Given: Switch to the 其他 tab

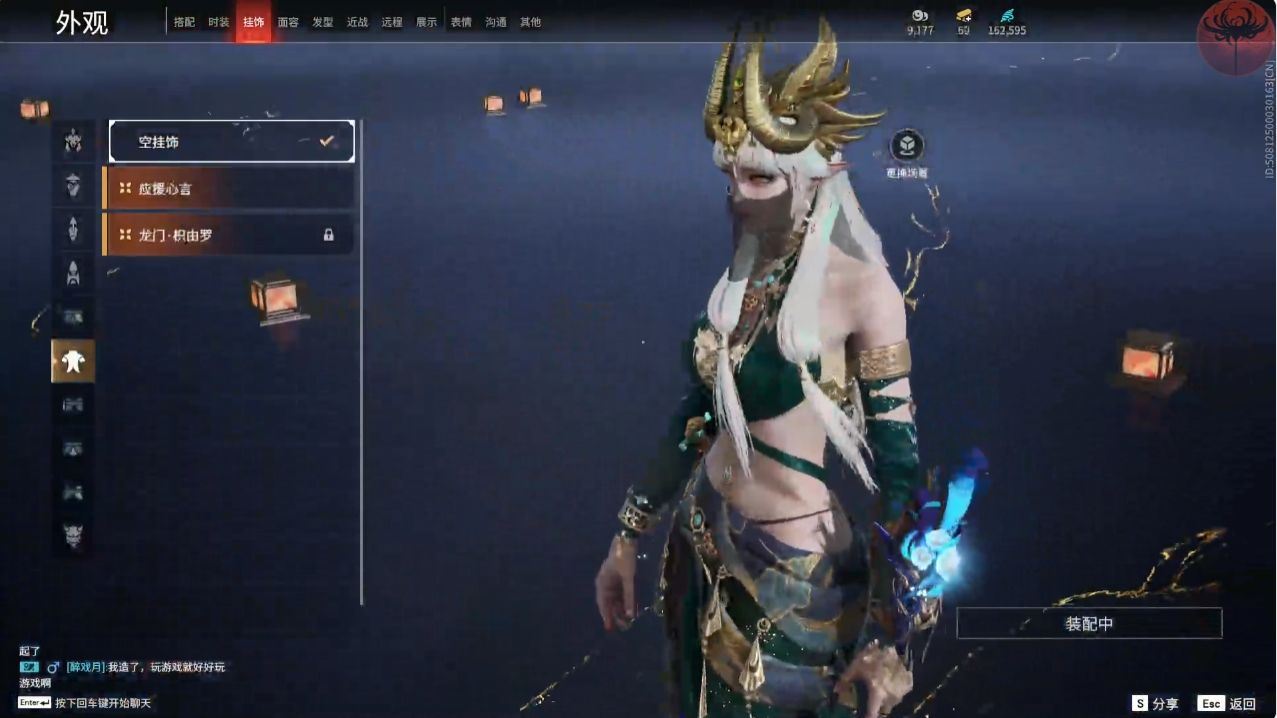Looking at the screenshot, I should click(x=530, y=22).
